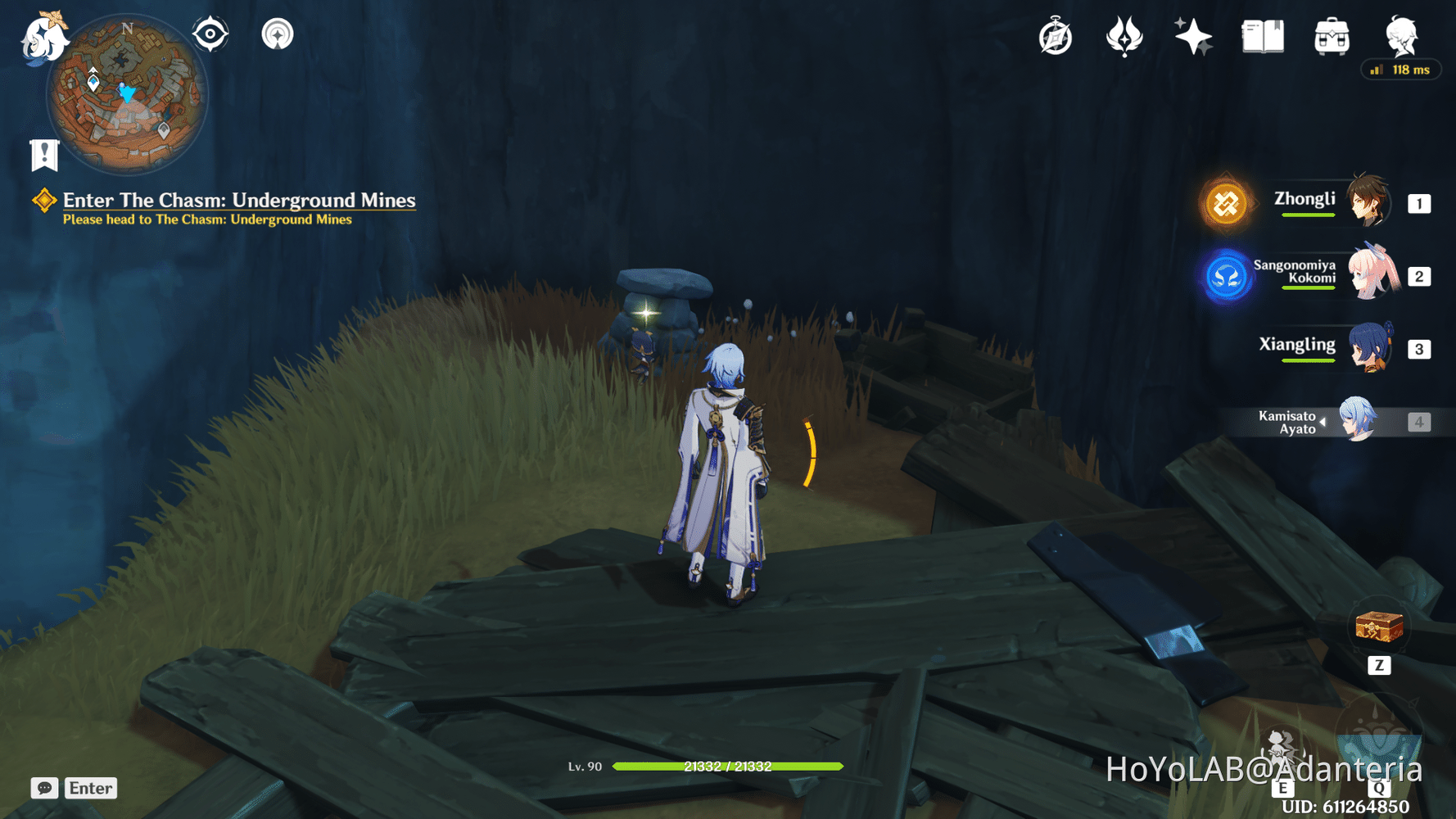Open chat with the Enter button
Image resolution: width=1456 pixels, height=819 pixels.
click(90, 788)
